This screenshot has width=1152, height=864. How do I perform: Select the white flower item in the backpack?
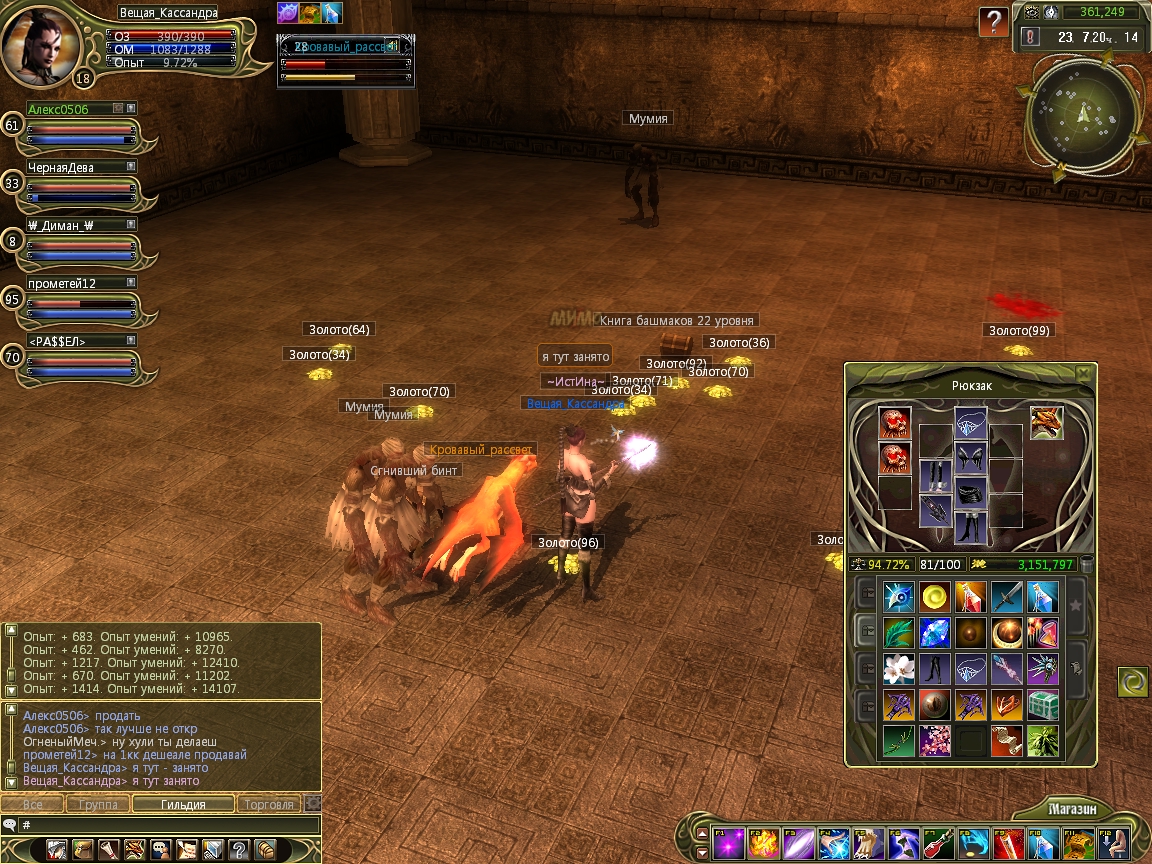point(899,667)
